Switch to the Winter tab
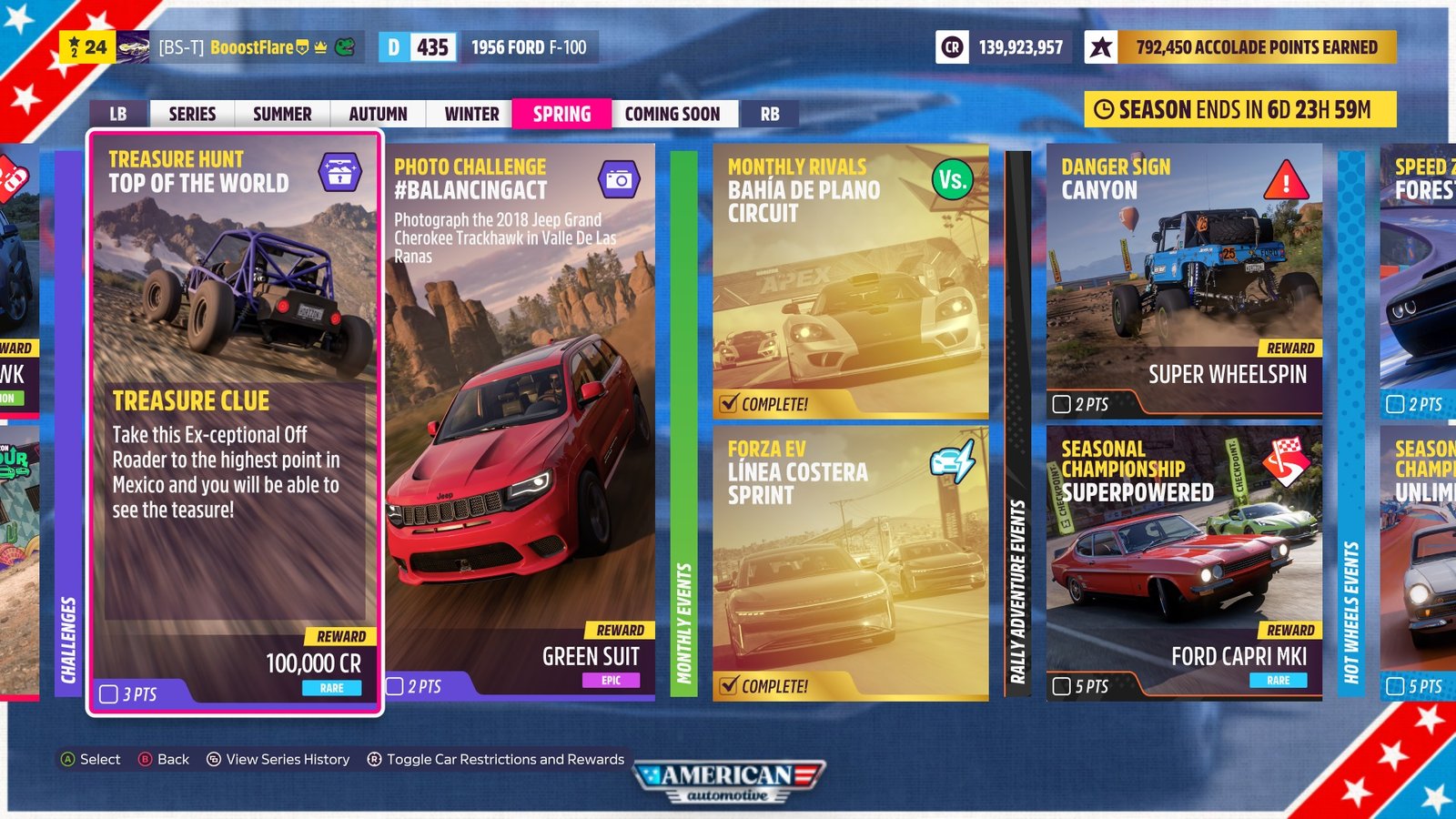1456x819 pixels. point(470,114)
